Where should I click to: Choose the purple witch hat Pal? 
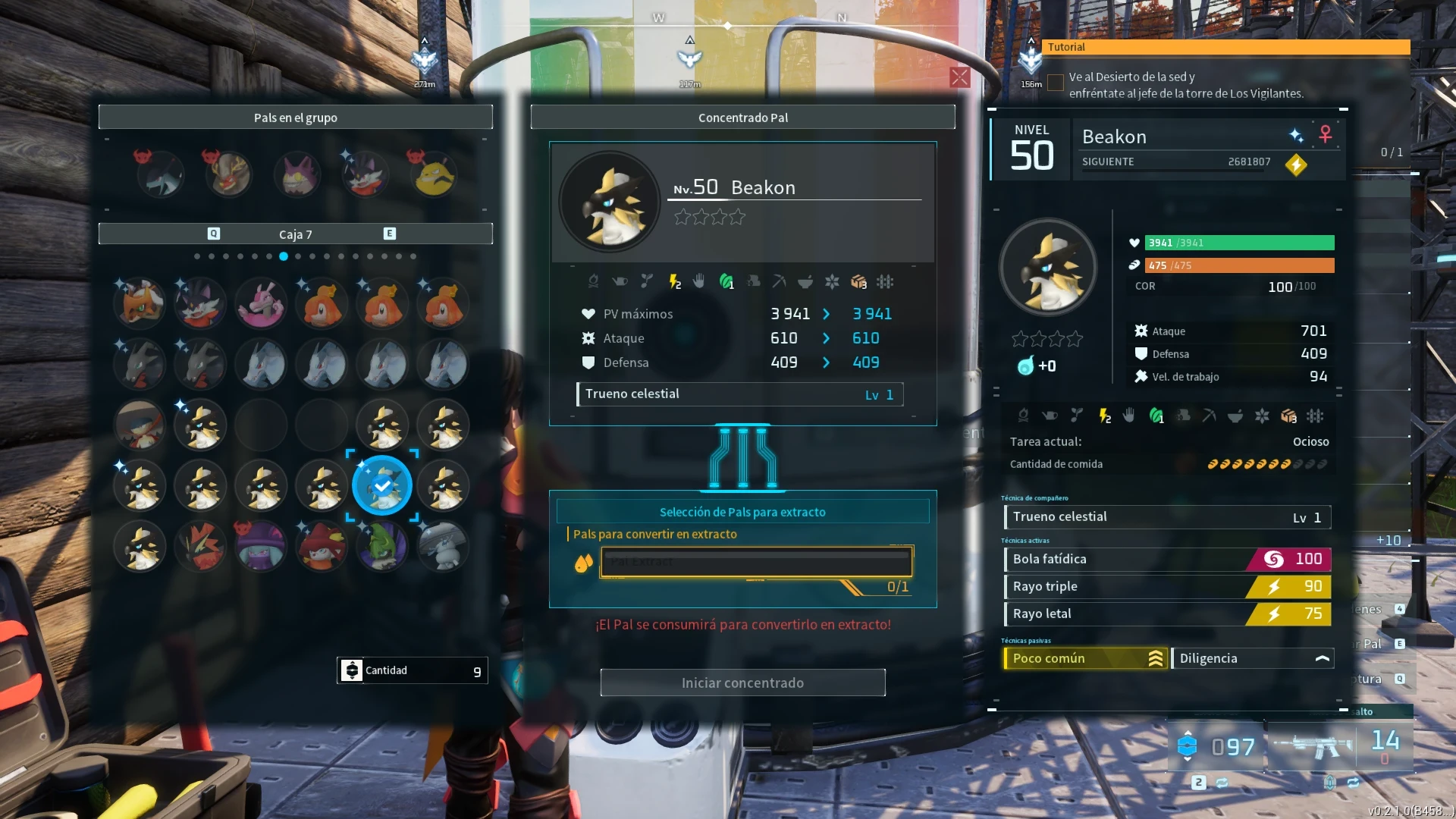(x=261, y=546)
